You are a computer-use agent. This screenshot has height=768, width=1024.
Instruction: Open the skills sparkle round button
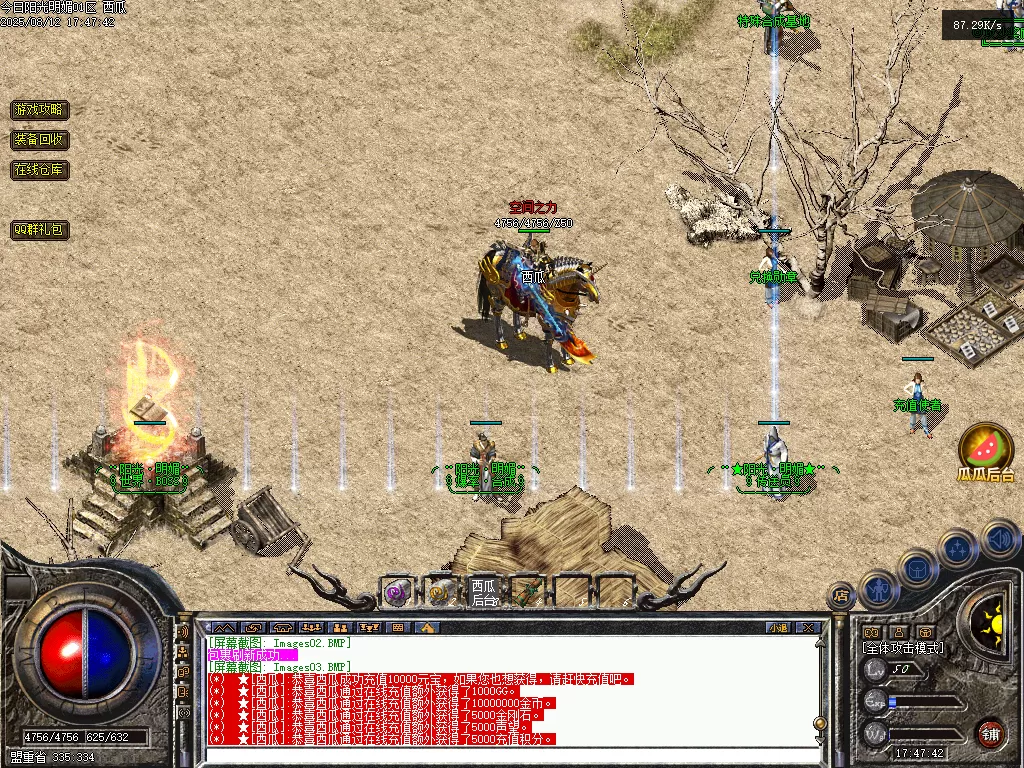point(958,549)
